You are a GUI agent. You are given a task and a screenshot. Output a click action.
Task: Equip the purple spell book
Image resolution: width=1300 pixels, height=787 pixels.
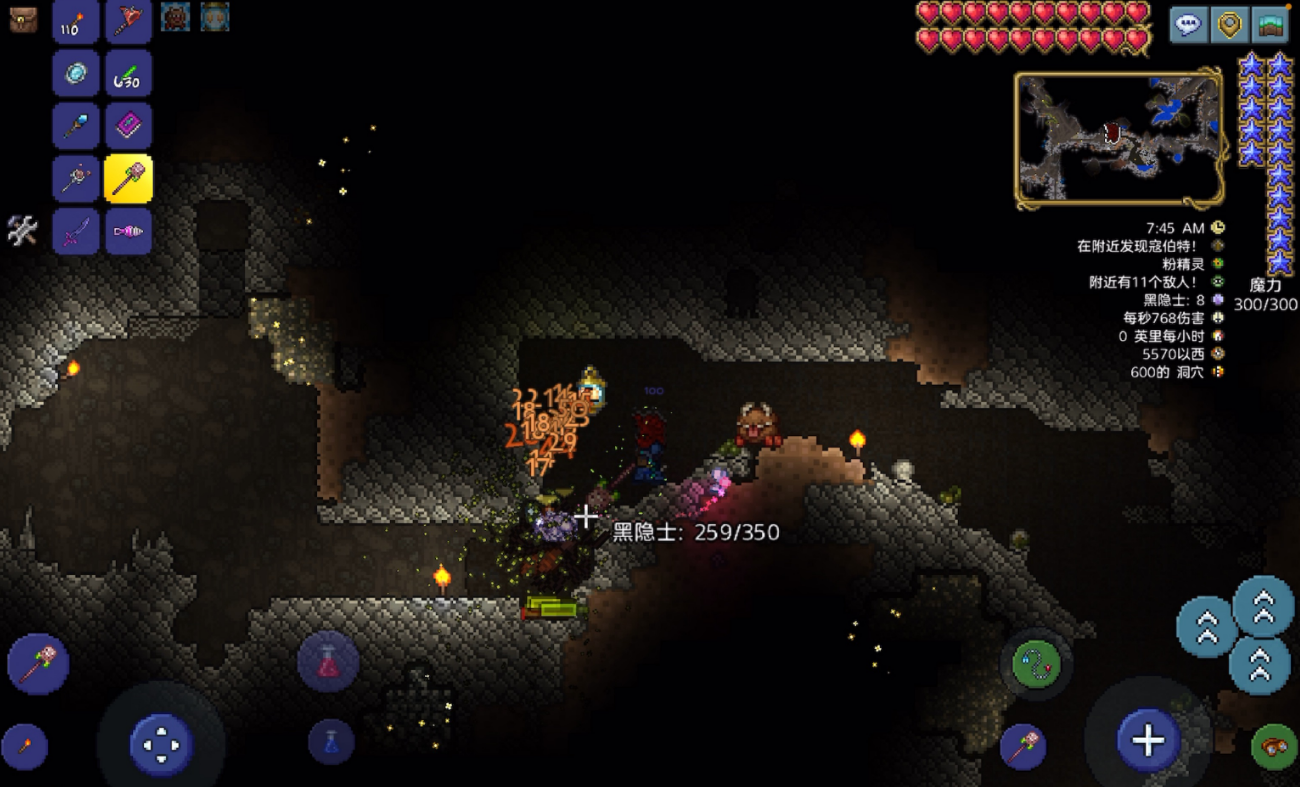(x=128, y=126)
